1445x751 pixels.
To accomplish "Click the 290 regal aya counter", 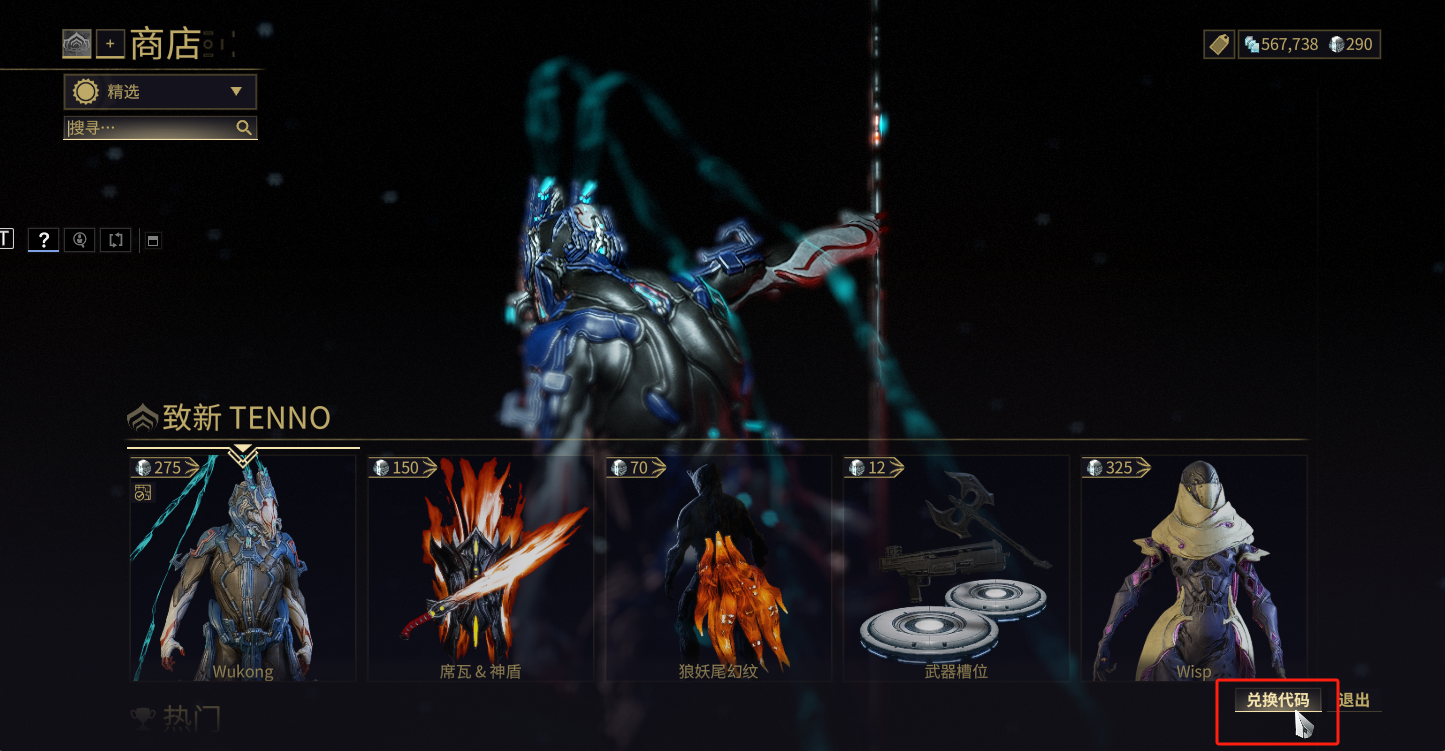I will tap(1352, 44).
